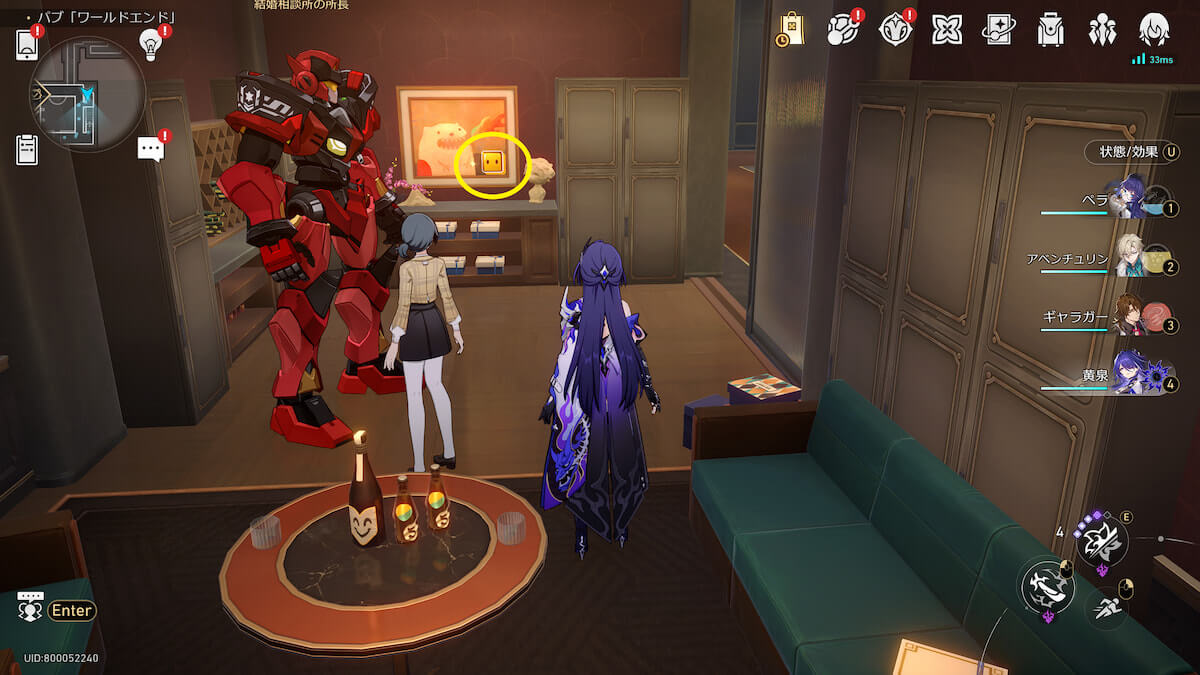
Task: Open the clipboard mission log icon
Action: (27, 149)
